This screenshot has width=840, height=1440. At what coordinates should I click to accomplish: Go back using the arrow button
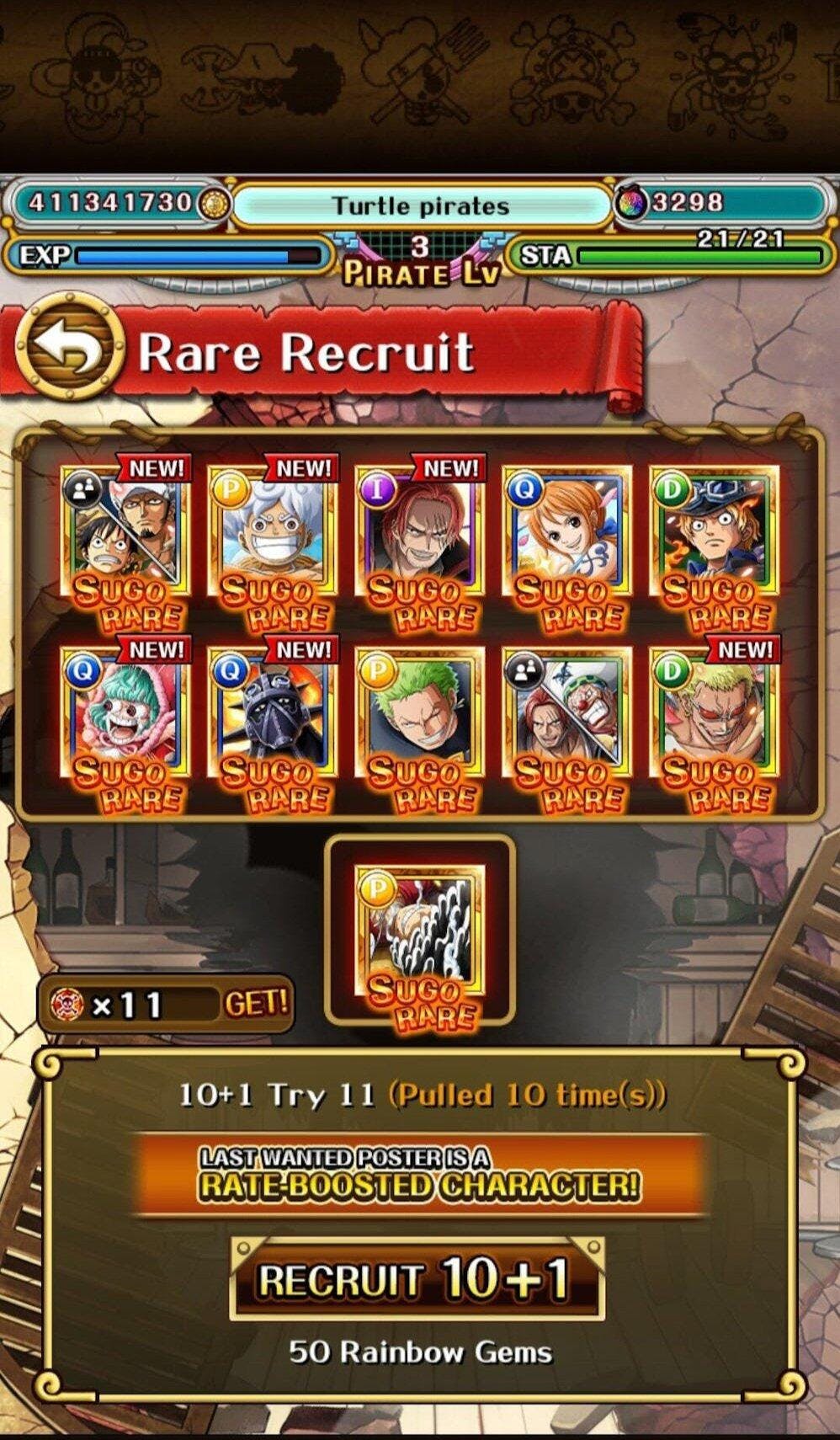(x=69, y=348)
